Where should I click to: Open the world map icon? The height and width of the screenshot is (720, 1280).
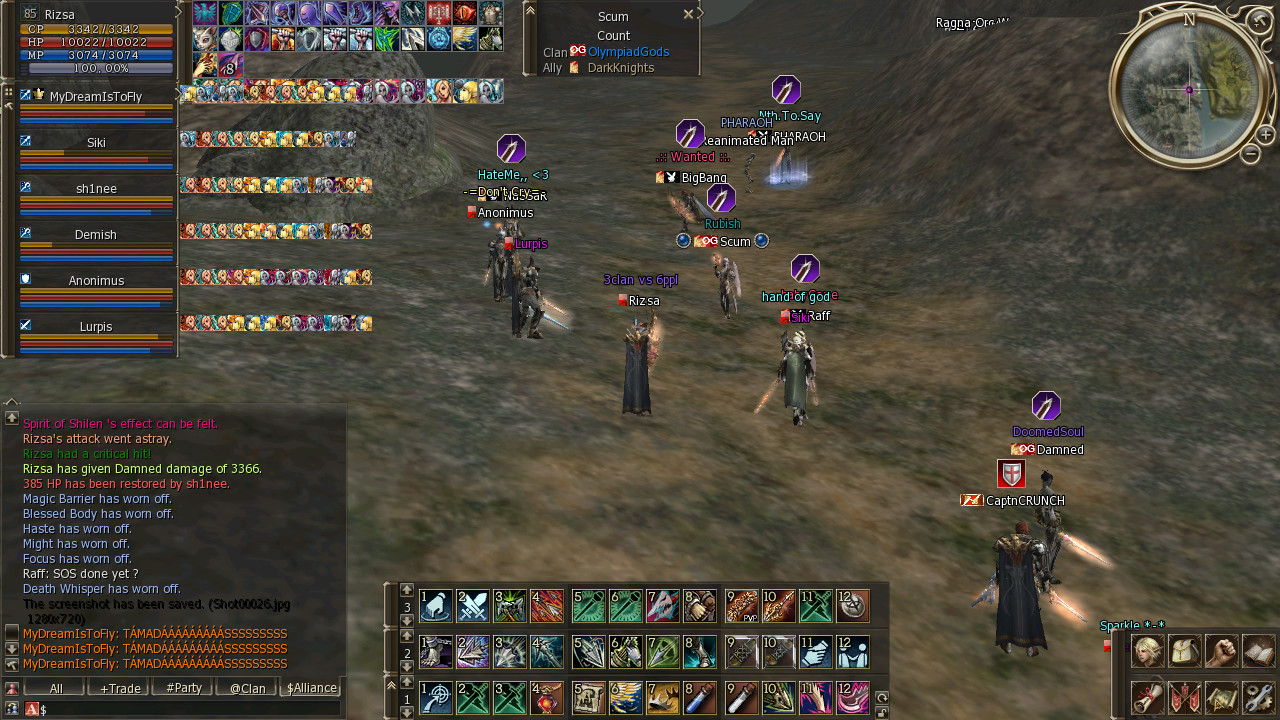pyautogui.click(x=1222, y=697)
